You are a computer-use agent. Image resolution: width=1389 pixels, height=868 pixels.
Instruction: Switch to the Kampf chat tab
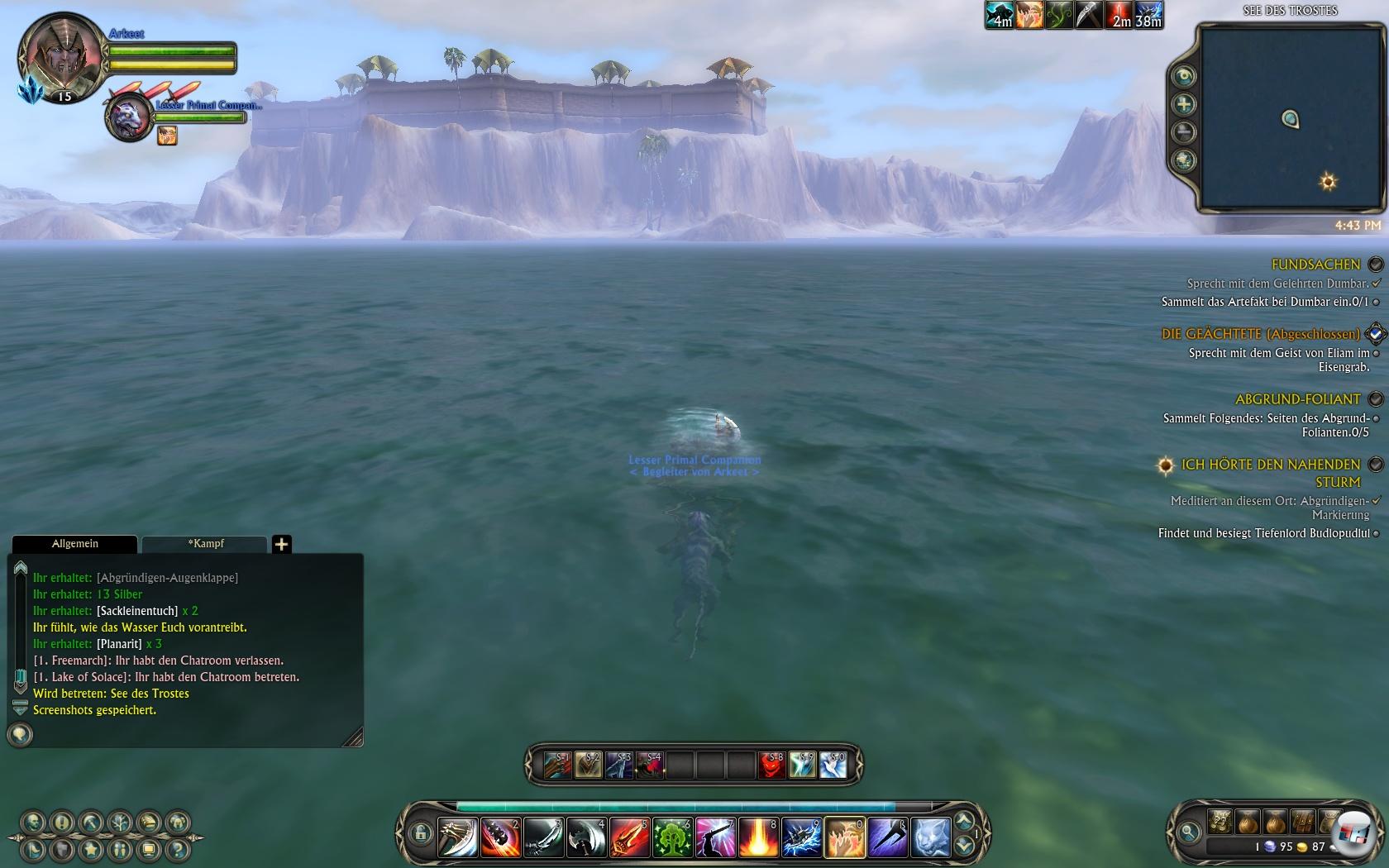point(205,544)
